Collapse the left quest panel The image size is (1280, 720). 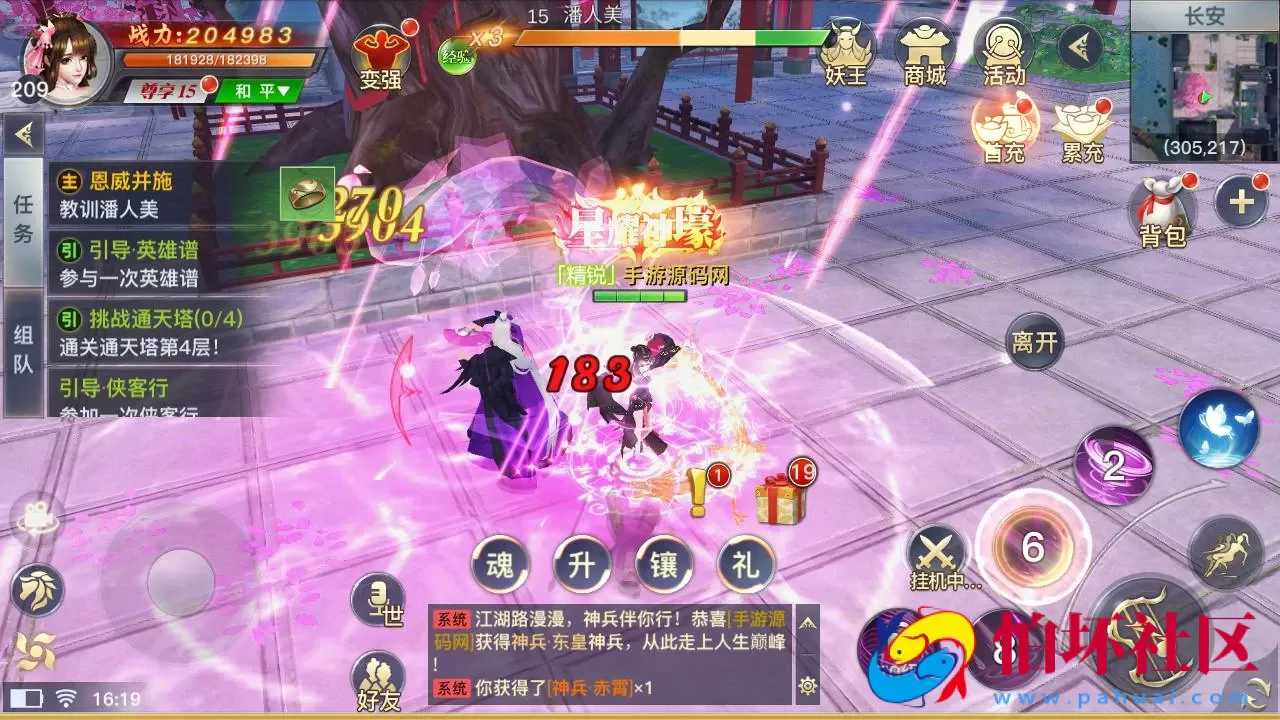22,133
